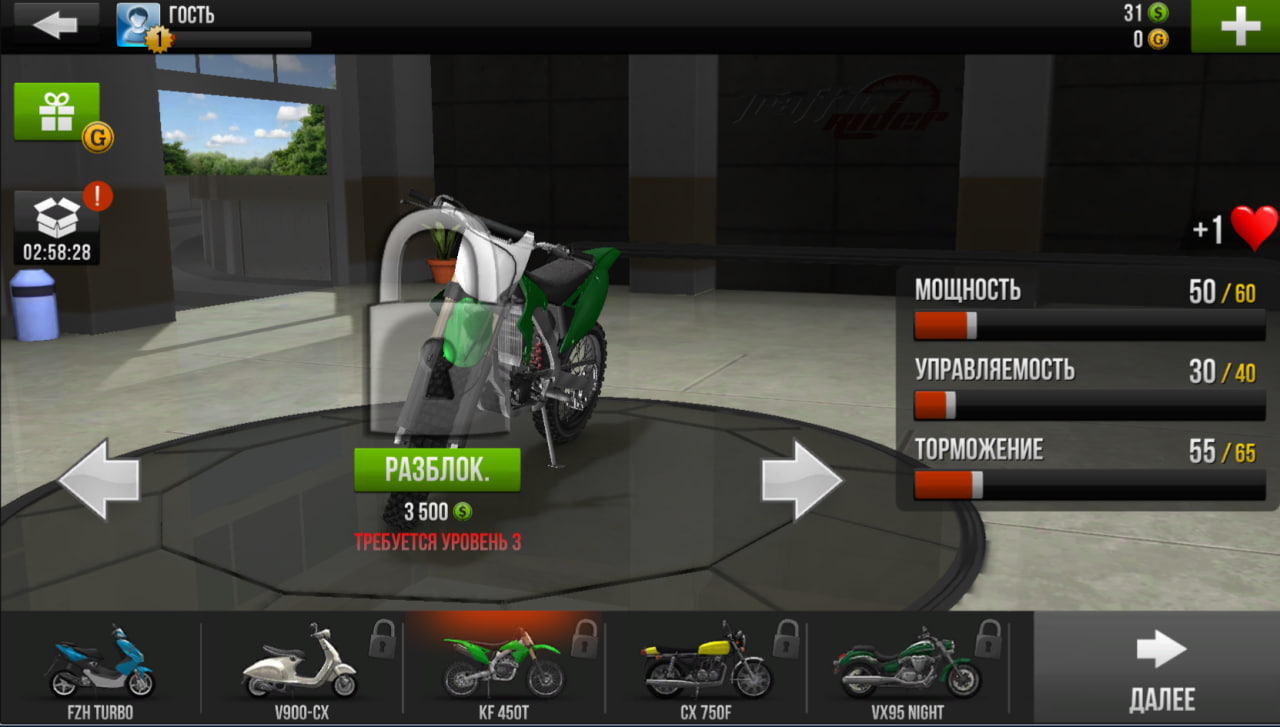This screenshot has height=727, width=1280.
Task: Unlock the bike with the РАЗБЛОК. button
Action: 437,470
